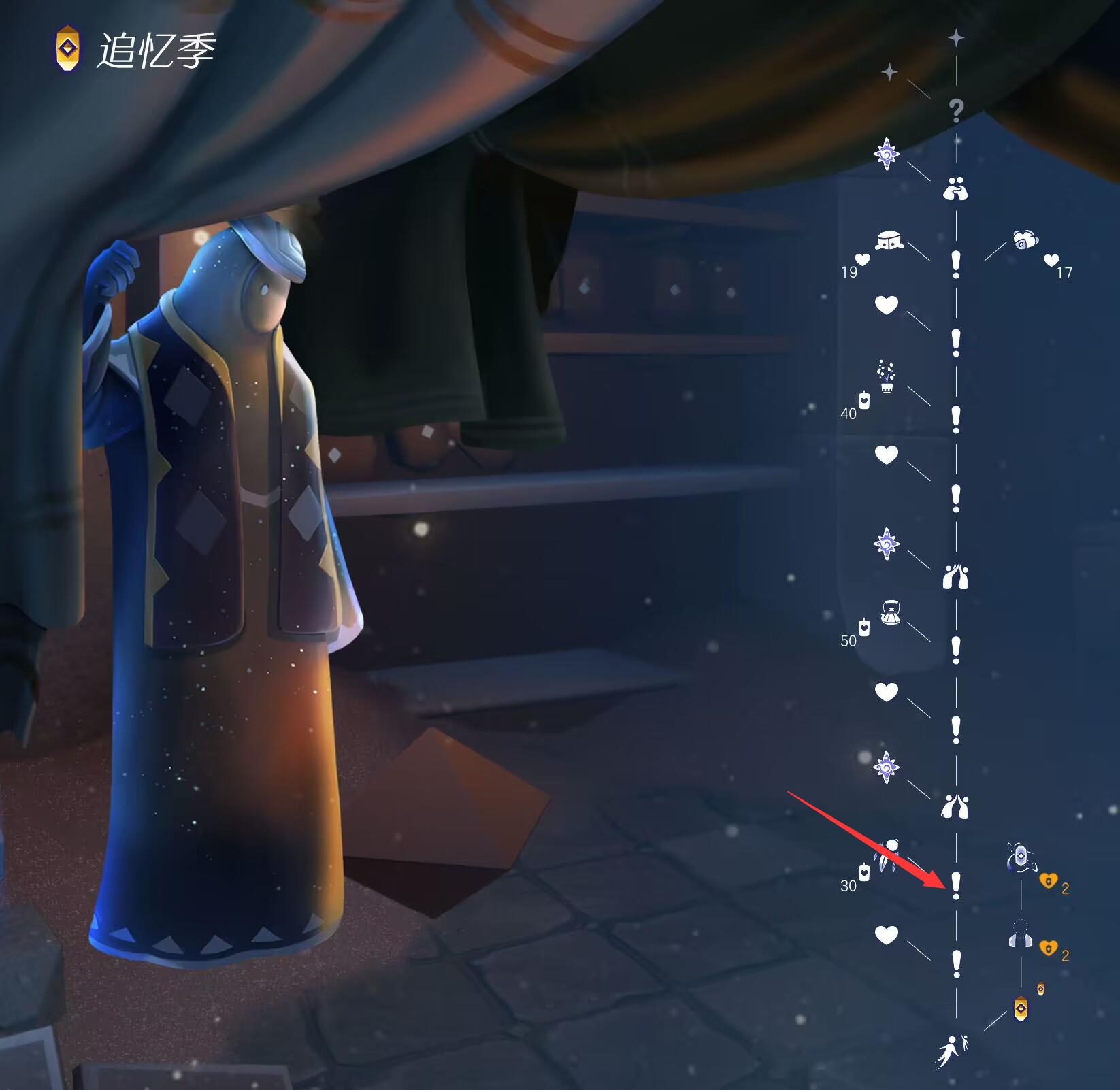Select the question mark locked node
The height and width of the screenshot is (1090, 1120).
pos(956,110)
